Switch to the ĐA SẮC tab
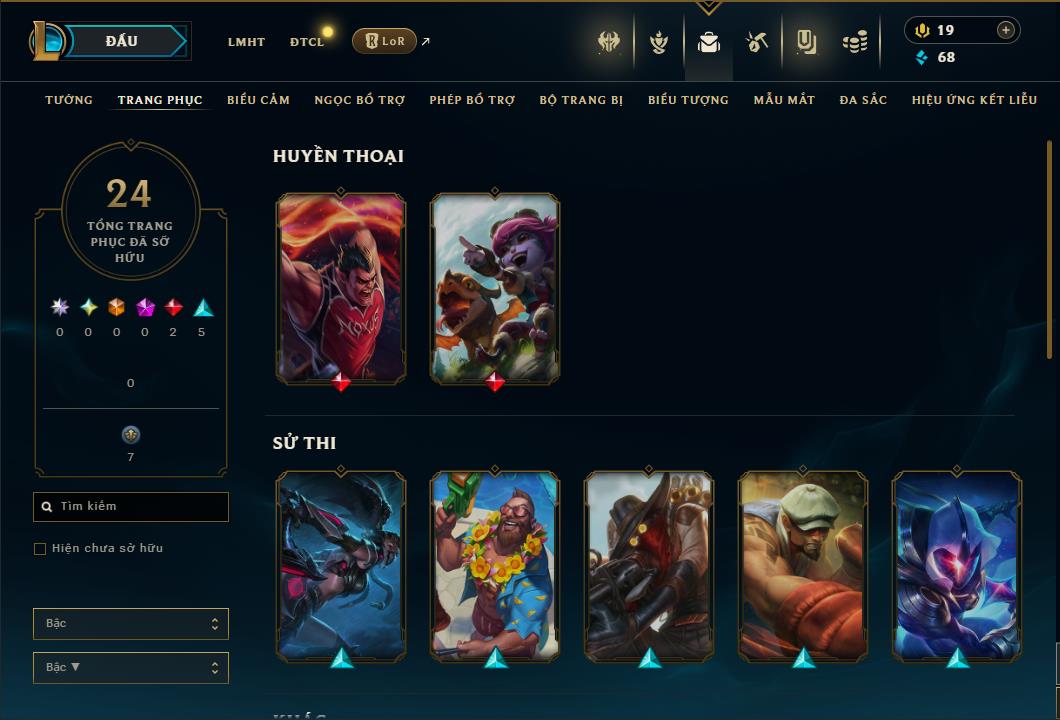Screen dimensions: 1060x720 (863, 100)
